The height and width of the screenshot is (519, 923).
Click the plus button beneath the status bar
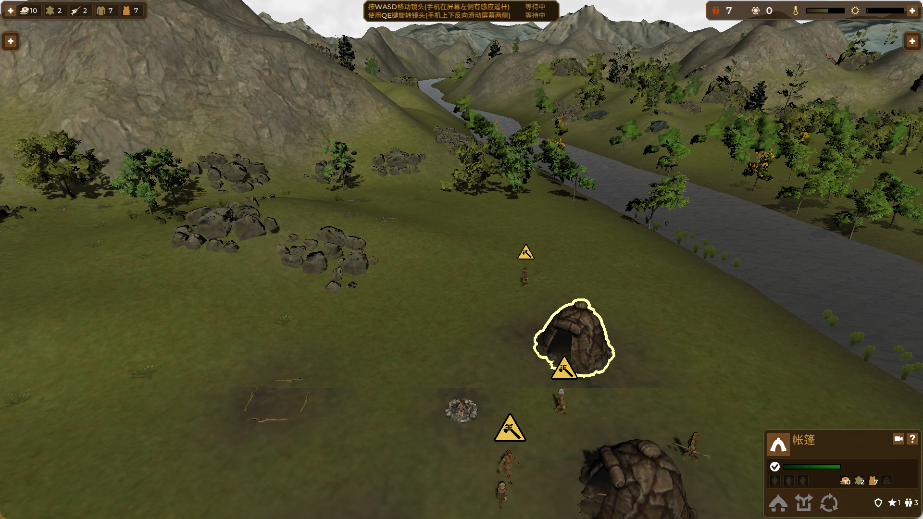912,41
